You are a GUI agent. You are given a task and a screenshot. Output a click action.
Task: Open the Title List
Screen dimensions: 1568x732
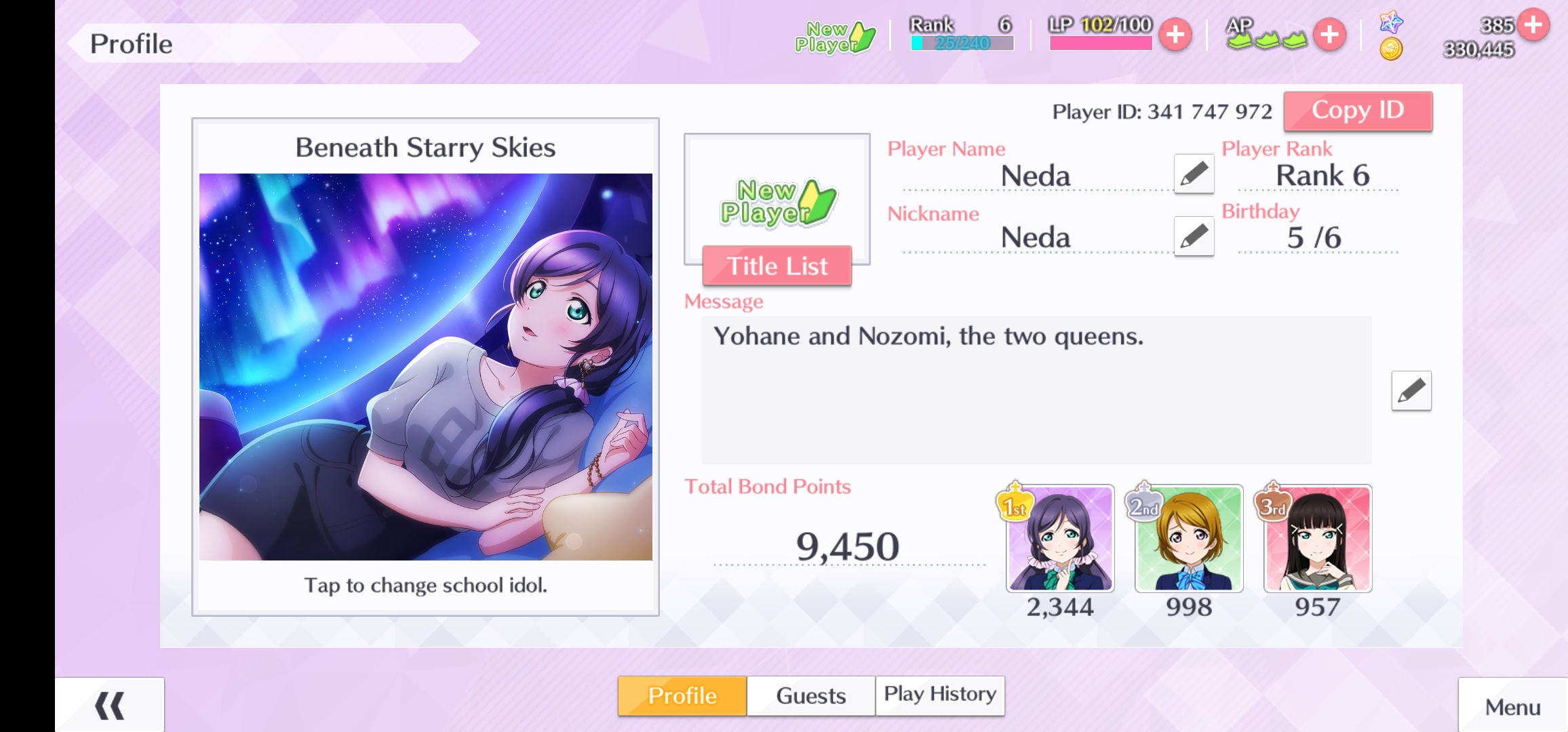click(x=777, y=266)
